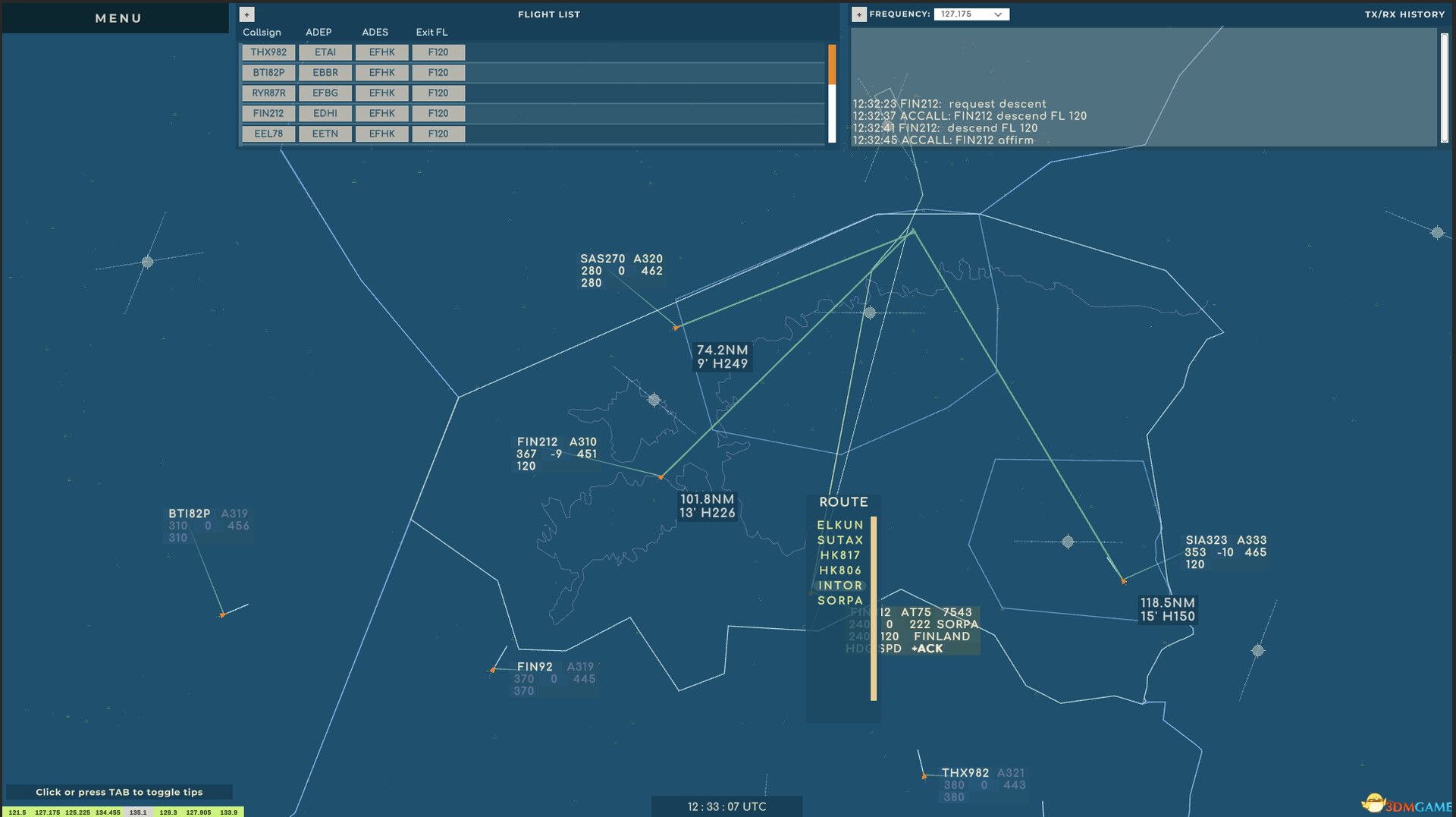This screenshot has height=817, width=1456.
Task: Toggle HDG mode in FIN212's data label
Action: pos(858,649)
